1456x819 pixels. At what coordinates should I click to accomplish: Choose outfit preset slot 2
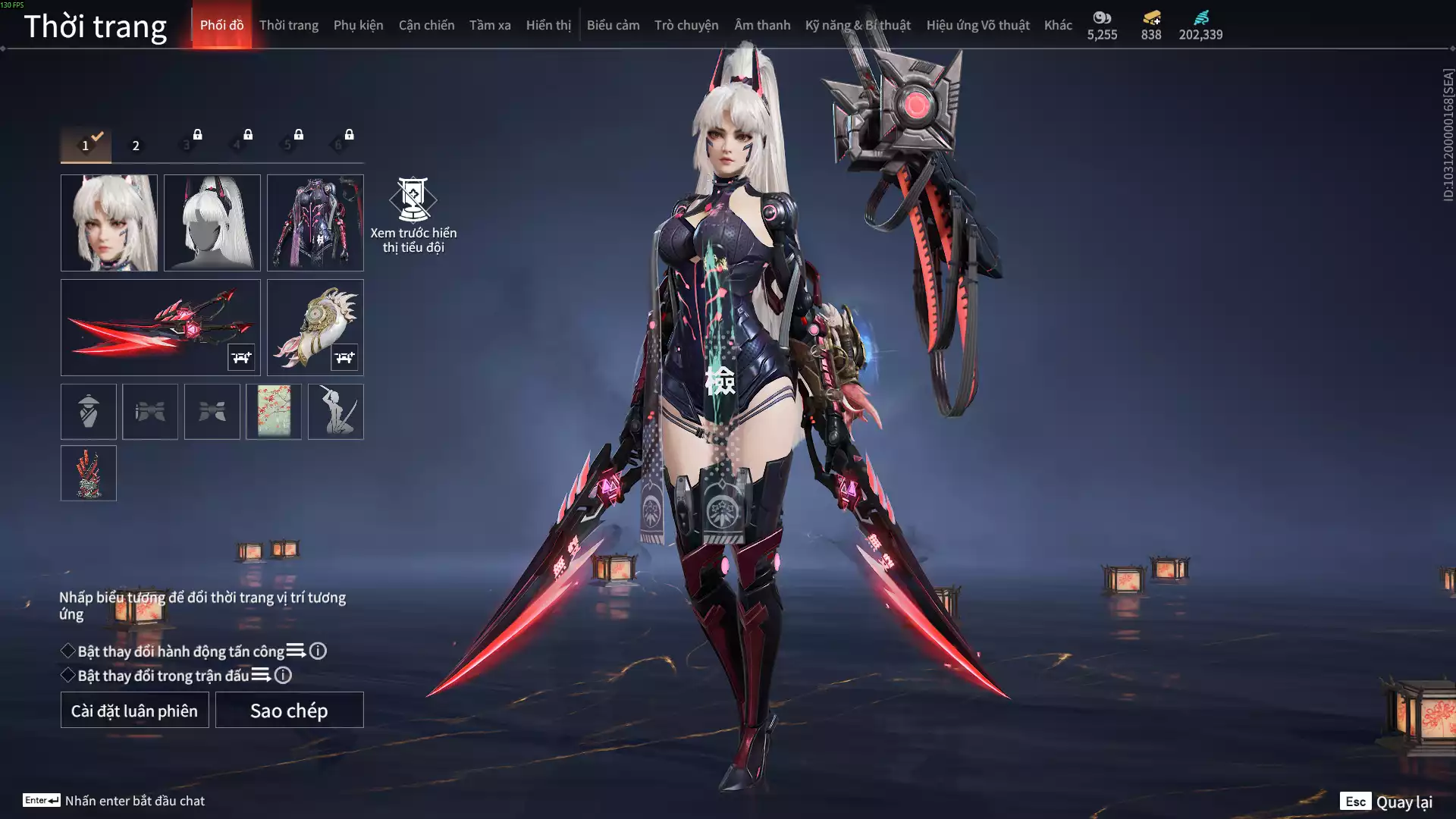pyautogui.click(x=136, y=145)
